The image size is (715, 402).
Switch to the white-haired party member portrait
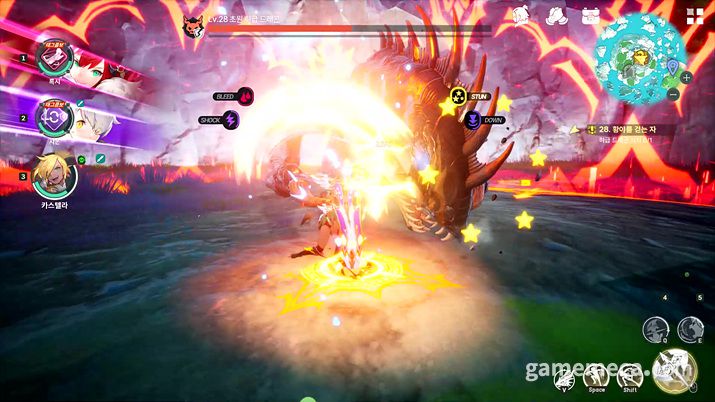point(52,116)
